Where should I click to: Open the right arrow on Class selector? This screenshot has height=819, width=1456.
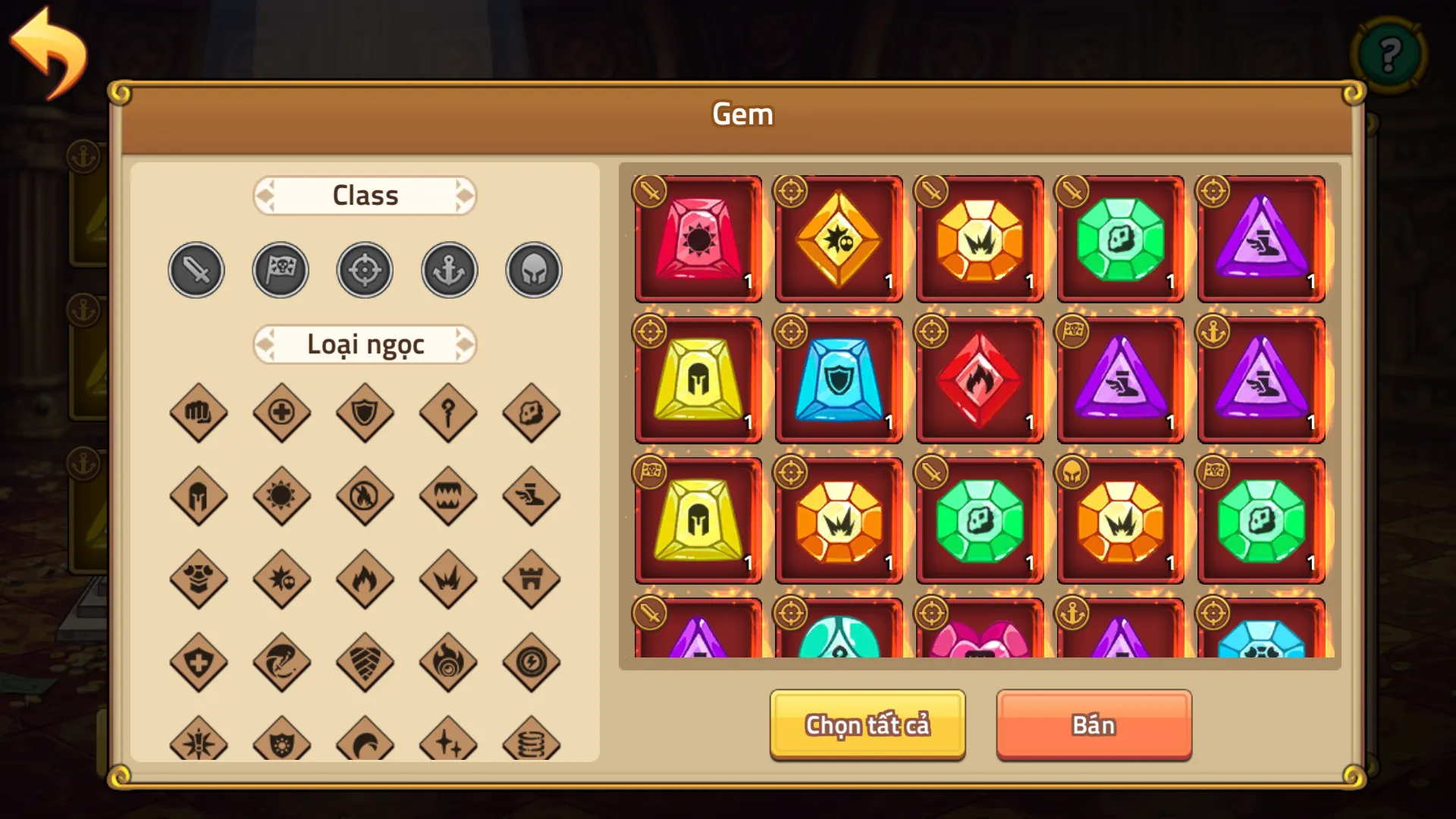(466, 196)
